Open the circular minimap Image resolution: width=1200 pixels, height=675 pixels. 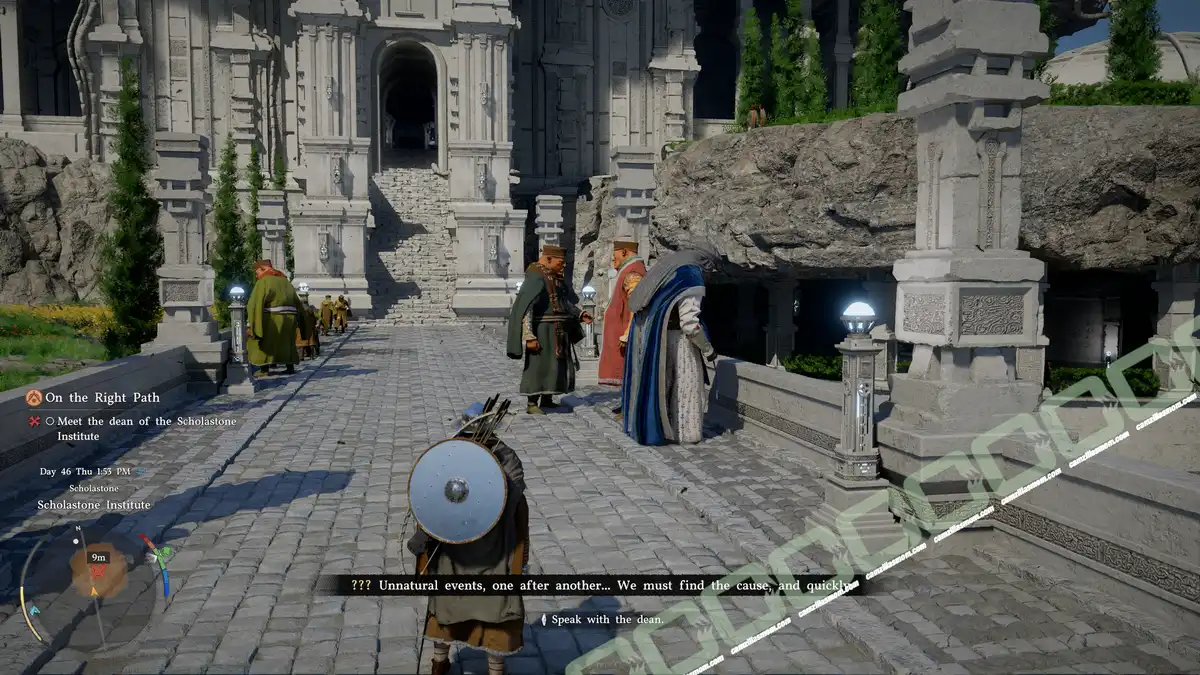coord(97,580)
